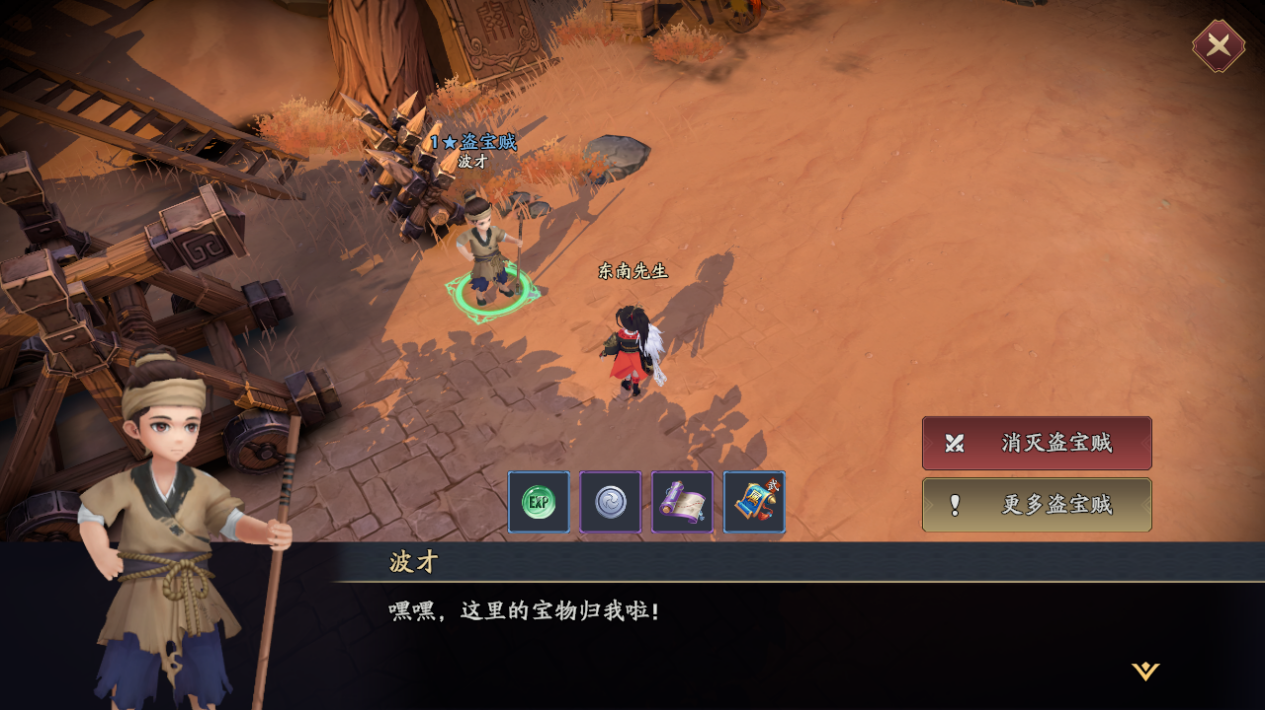
Task: Close the dialogue with the X button
Action: coord(1218,46)
